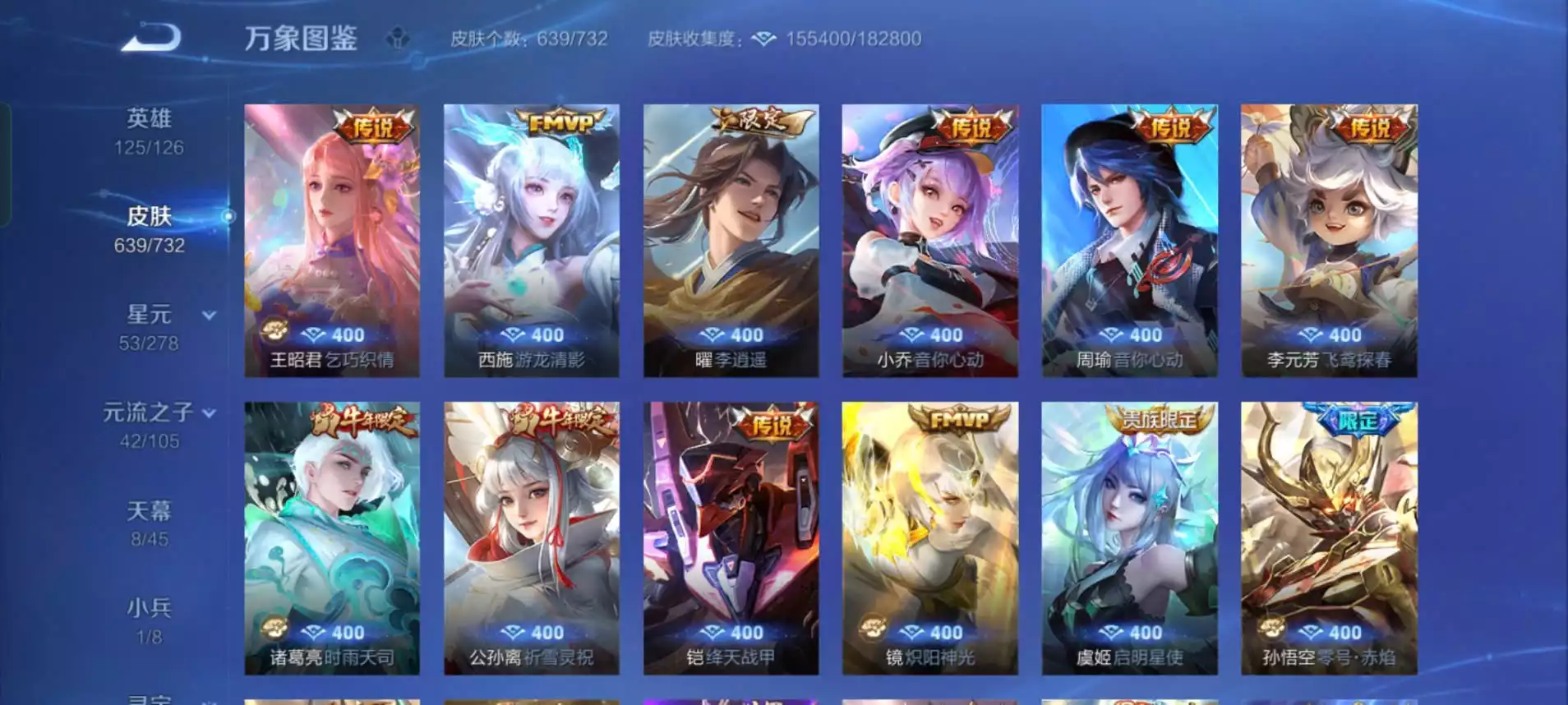Choose the 曜 李逍遥 skin card
The height and width of the screenshot is (705, 1568).
coord(731,240)
